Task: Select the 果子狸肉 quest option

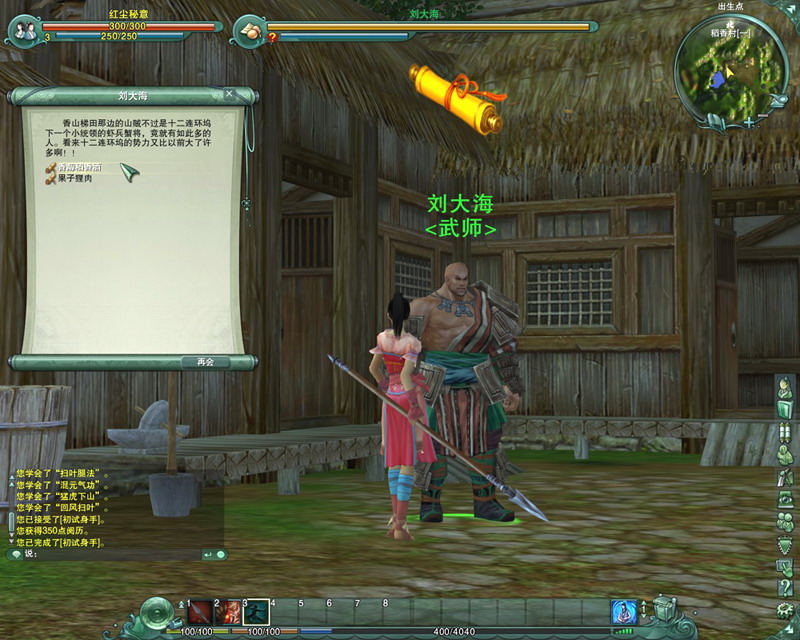Action: pyautogui.click(x=76, y=178)
